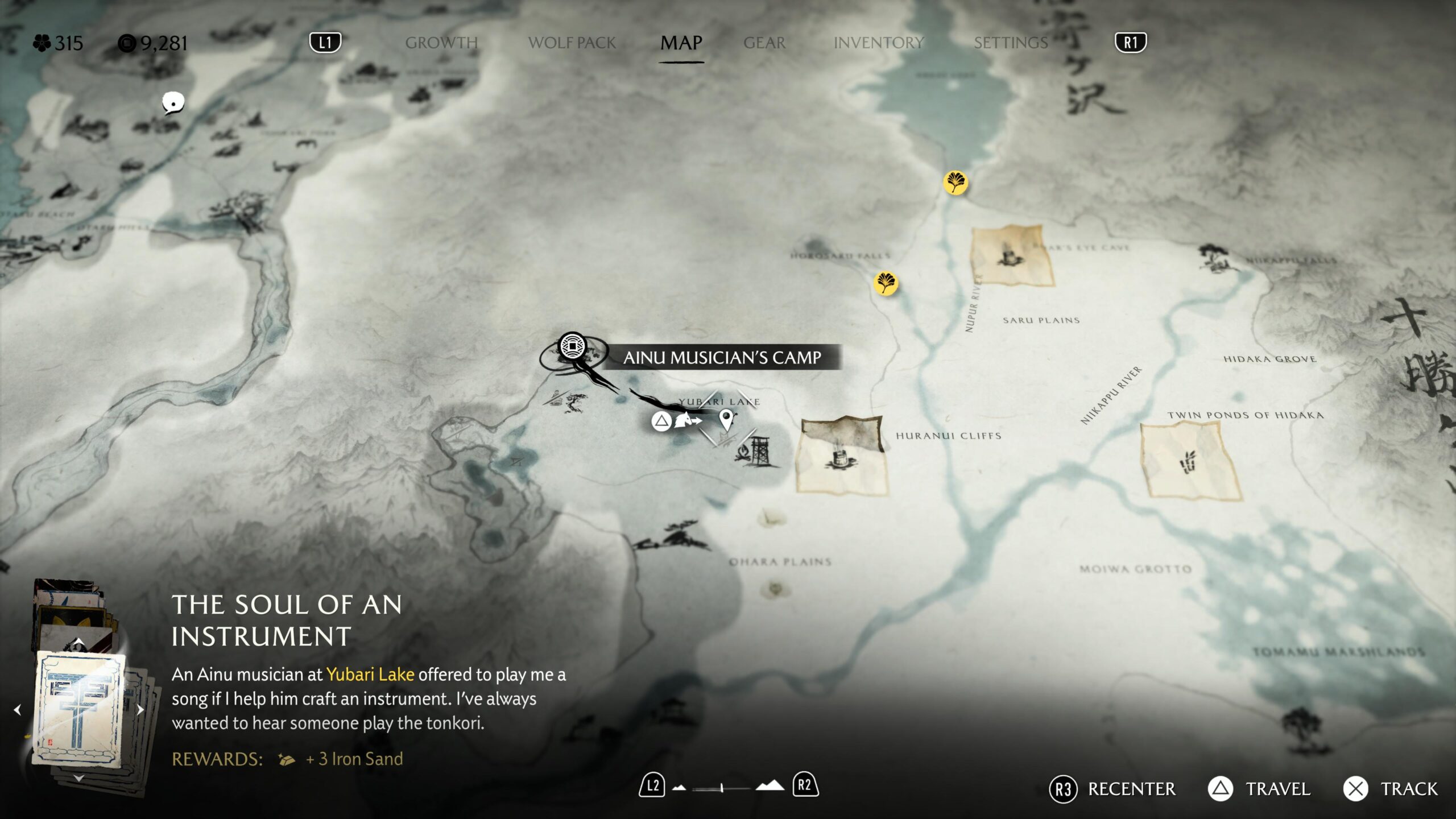Switch to the Growth tab
Viewport: 1456px width, 819px height.
441,43
